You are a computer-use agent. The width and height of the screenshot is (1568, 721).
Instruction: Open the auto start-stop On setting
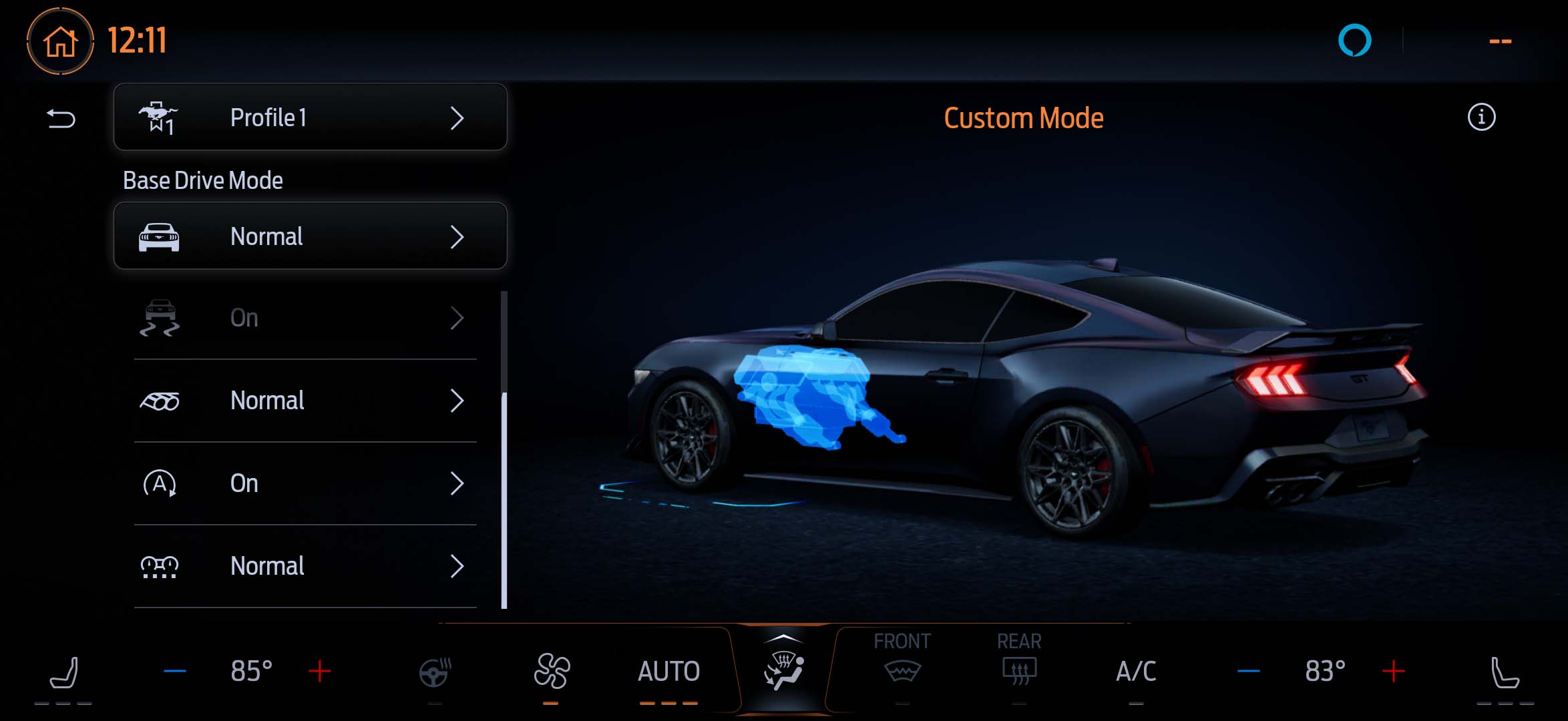[x=305, y=483]
